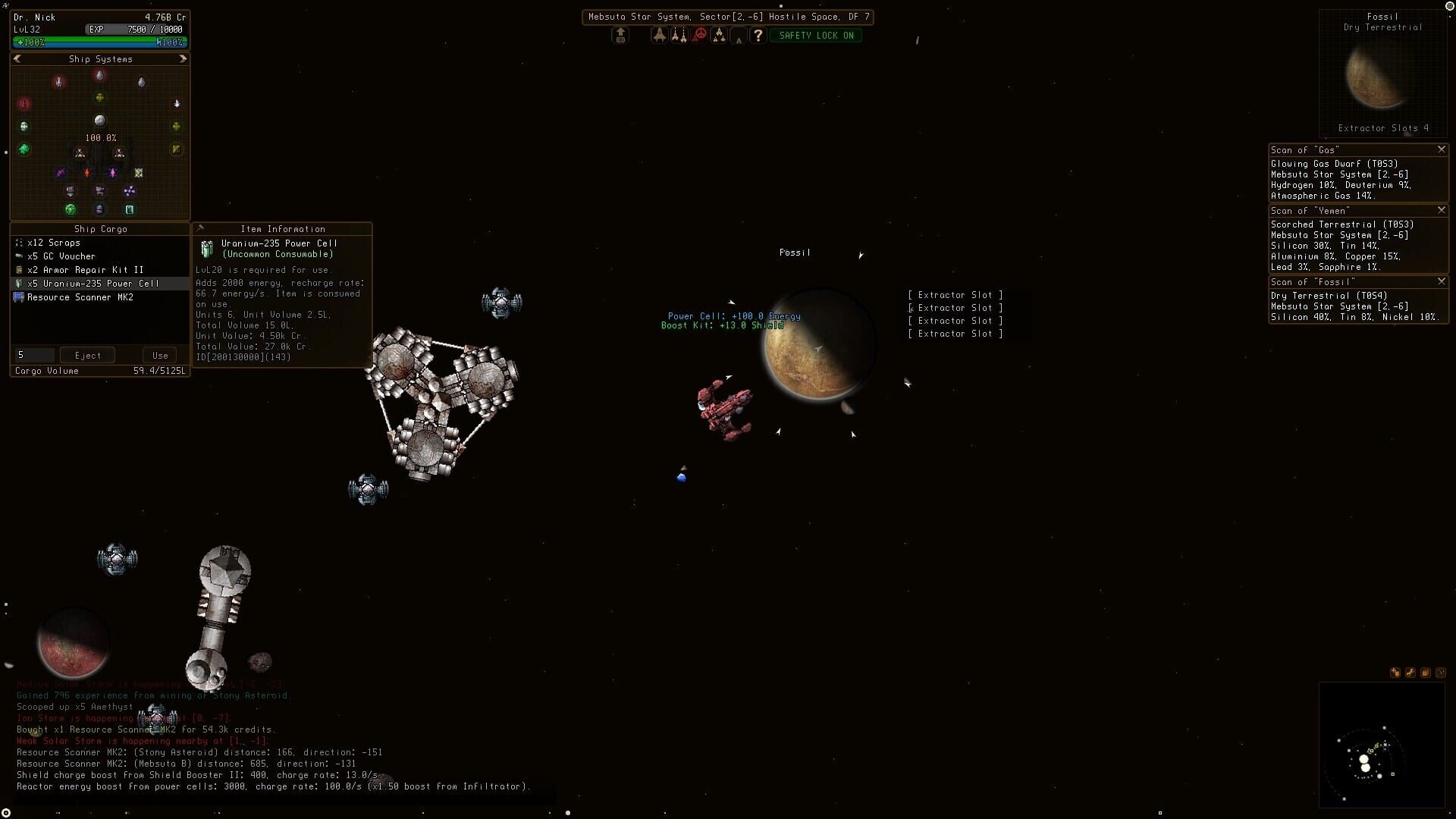Click the cargo eject arrow icon in top toolbar
1456x819 pixels.
tap(620, 35)
